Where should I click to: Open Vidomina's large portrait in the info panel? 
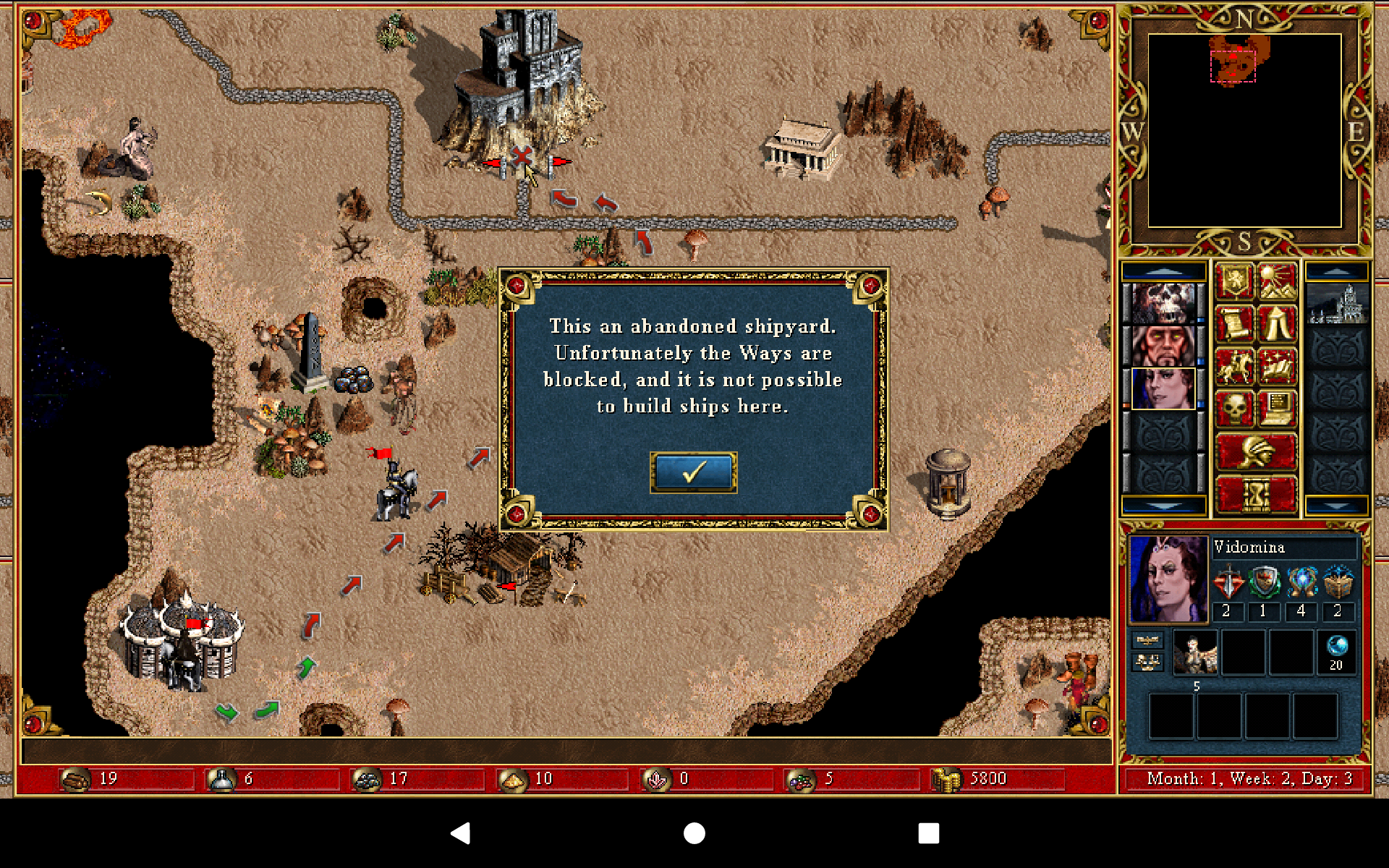(1168, 579)
